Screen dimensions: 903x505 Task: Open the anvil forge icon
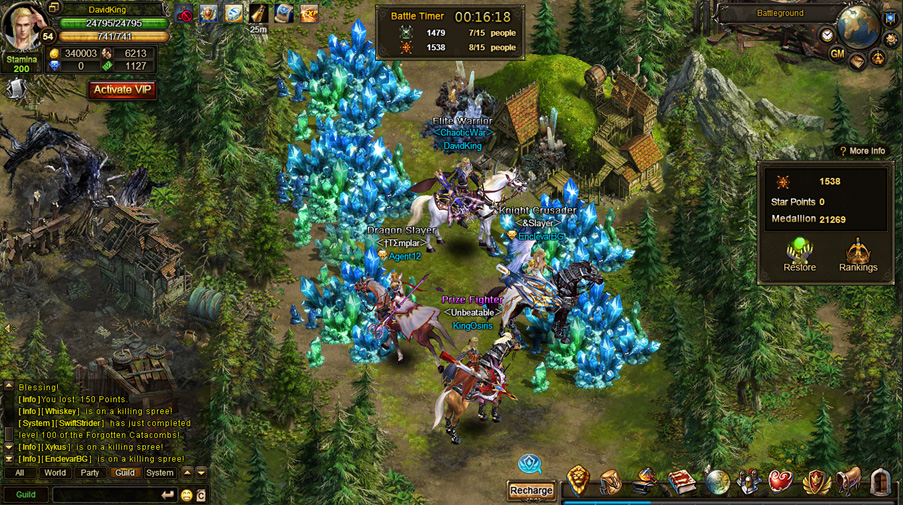point(646,481)
